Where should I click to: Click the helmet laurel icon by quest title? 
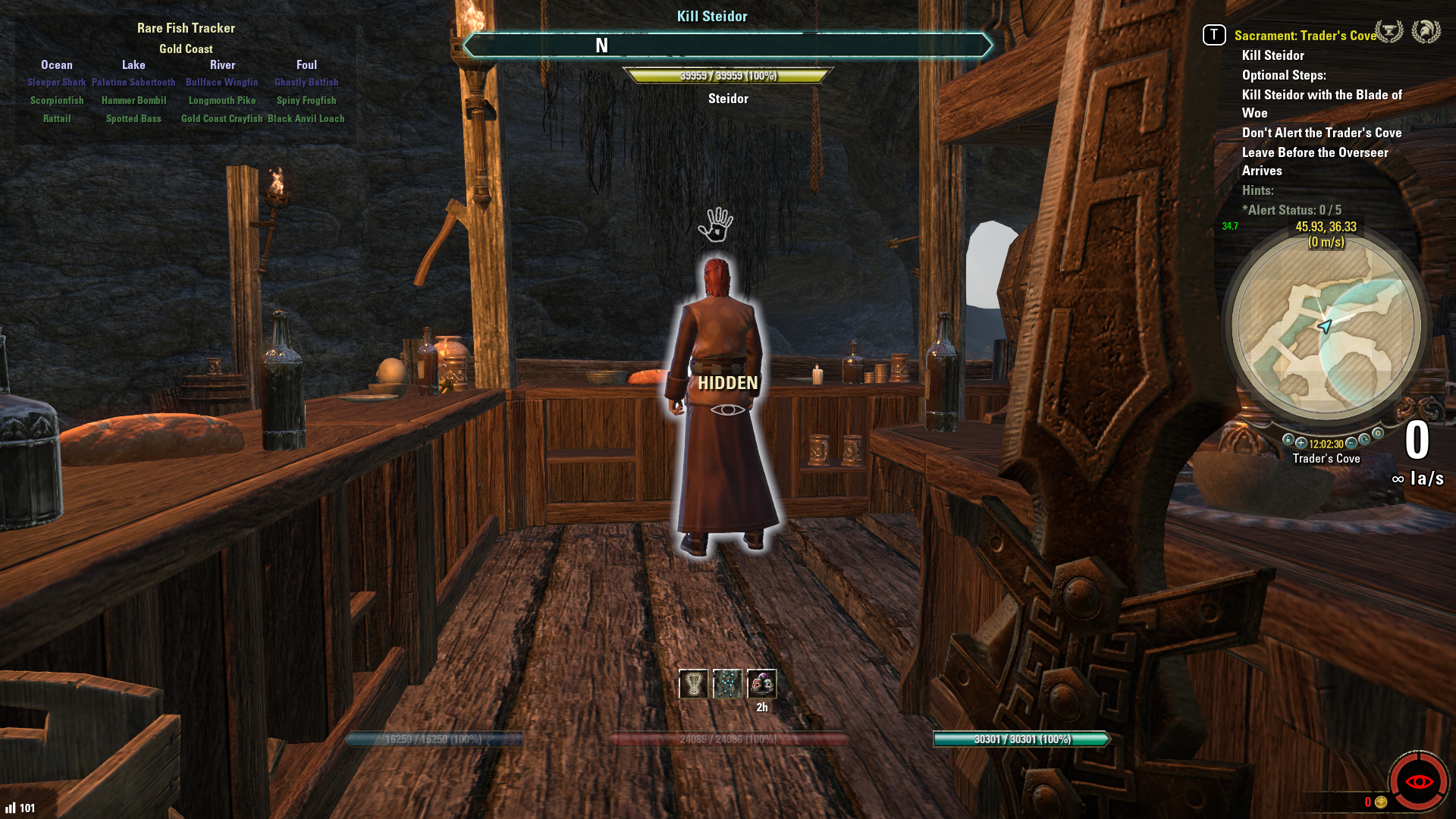(1426, 32)
